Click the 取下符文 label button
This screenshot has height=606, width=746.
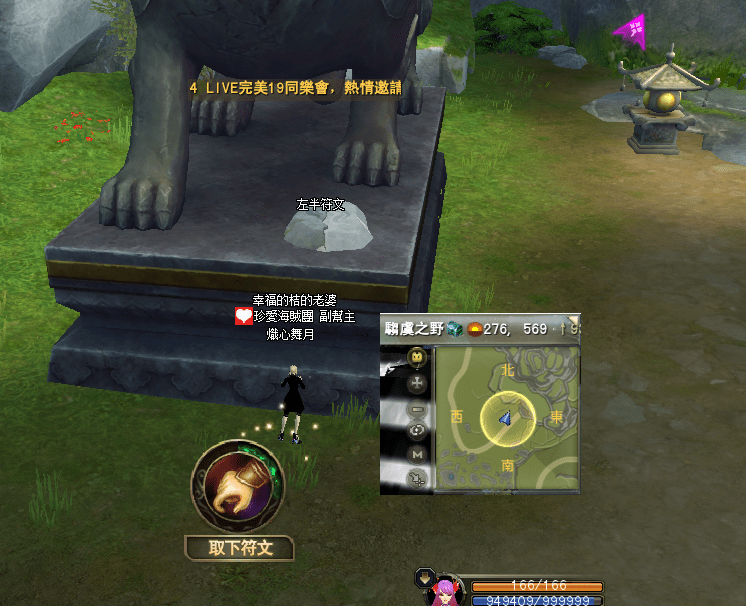[238, 548]
